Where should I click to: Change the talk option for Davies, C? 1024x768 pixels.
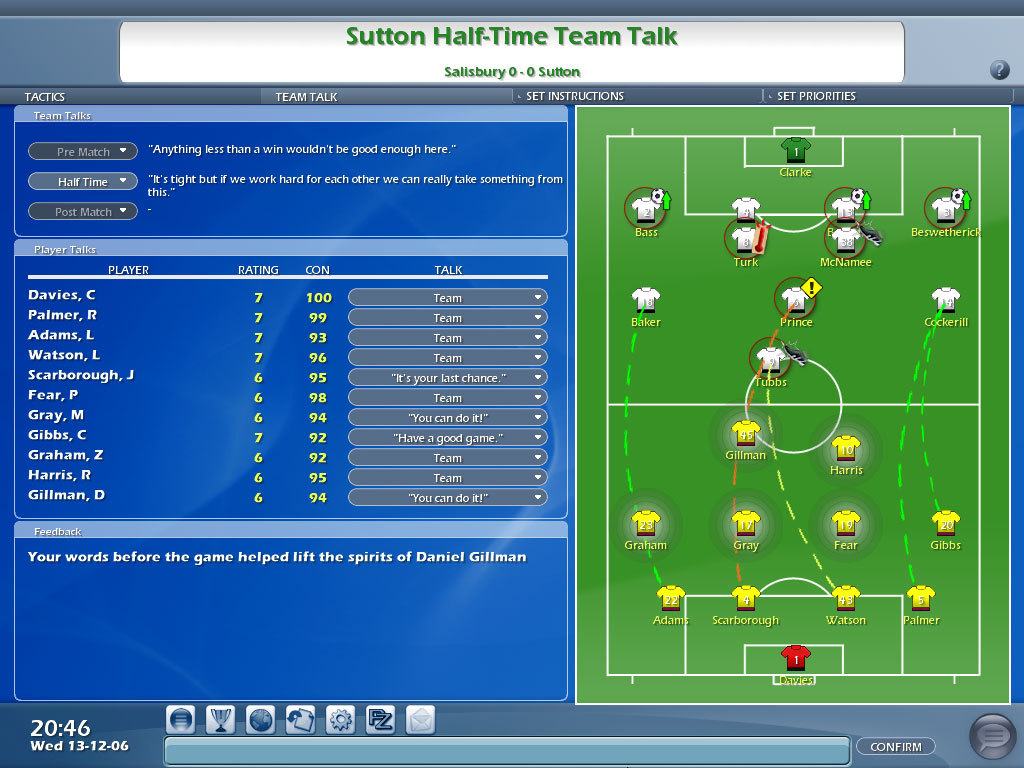(x=447, y=298)
